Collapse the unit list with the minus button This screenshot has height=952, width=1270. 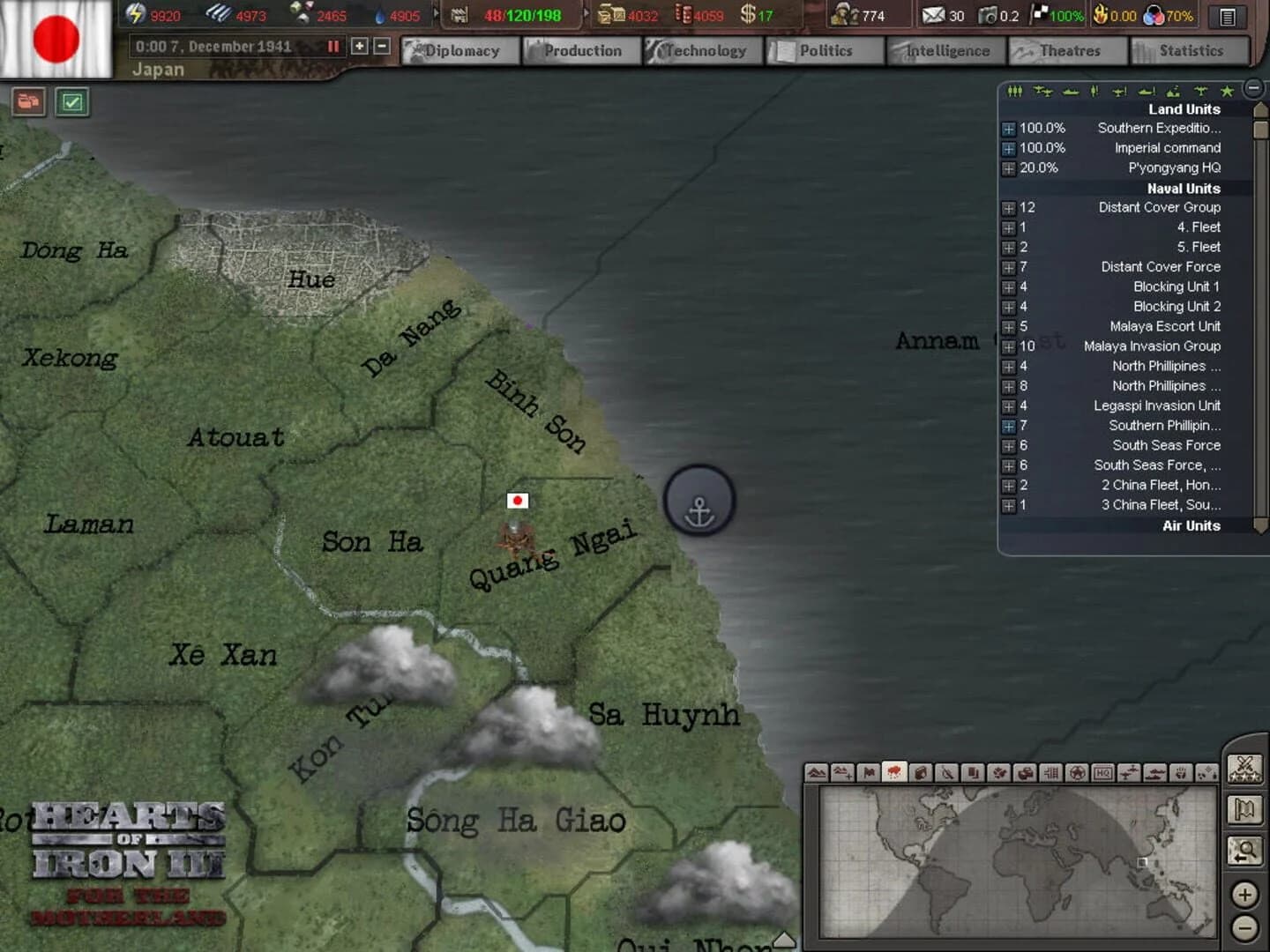coord(1253,87)
